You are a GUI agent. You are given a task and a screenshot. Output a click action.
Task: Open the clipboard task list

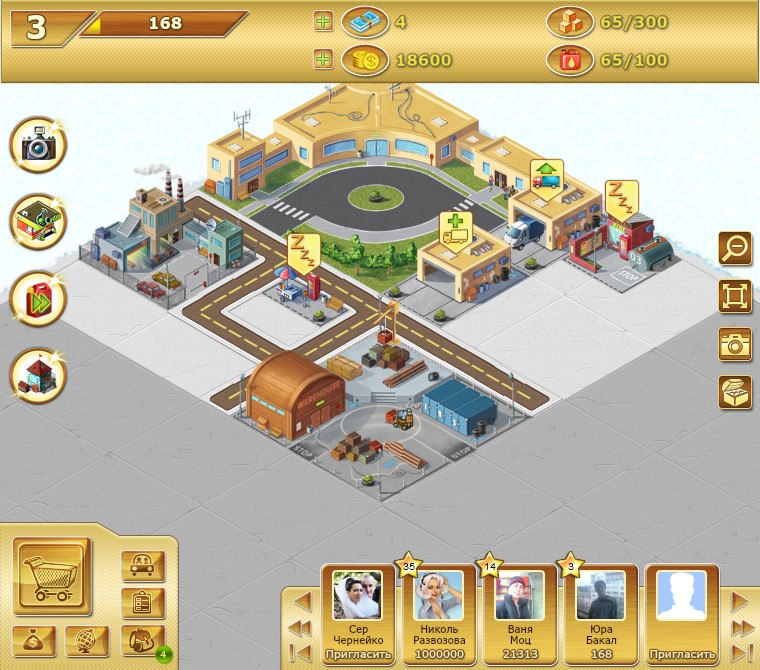click(x=142, y=603)
